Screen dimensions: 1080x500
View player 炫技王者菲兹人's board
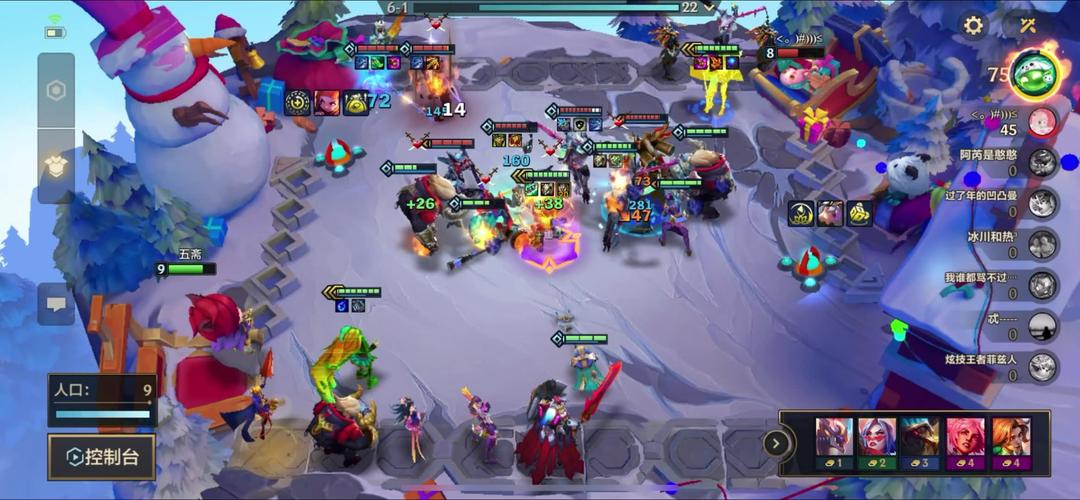coord(1043,367)
